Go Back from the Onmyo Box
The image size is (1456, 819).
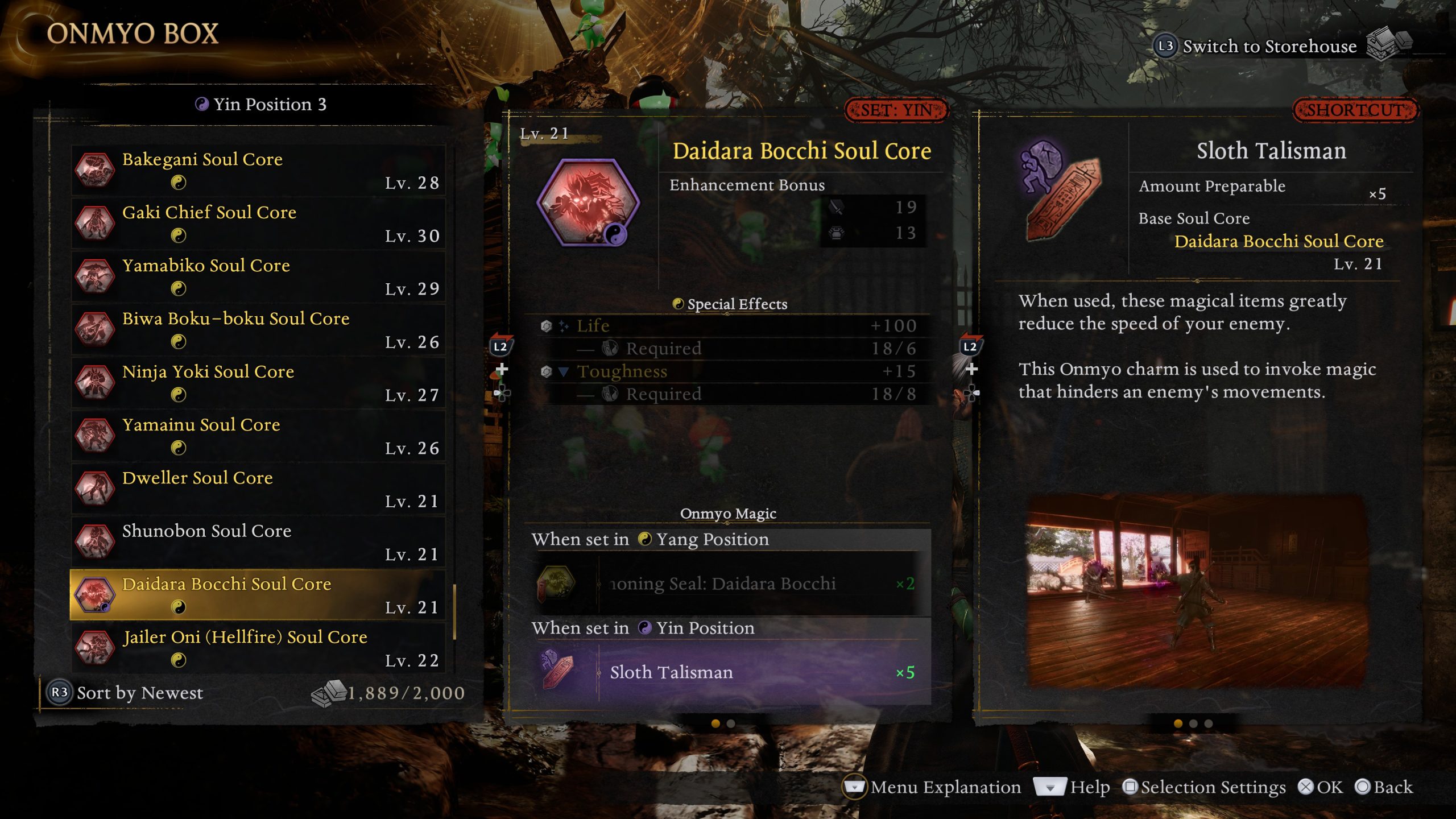[x=1384, y=787]
